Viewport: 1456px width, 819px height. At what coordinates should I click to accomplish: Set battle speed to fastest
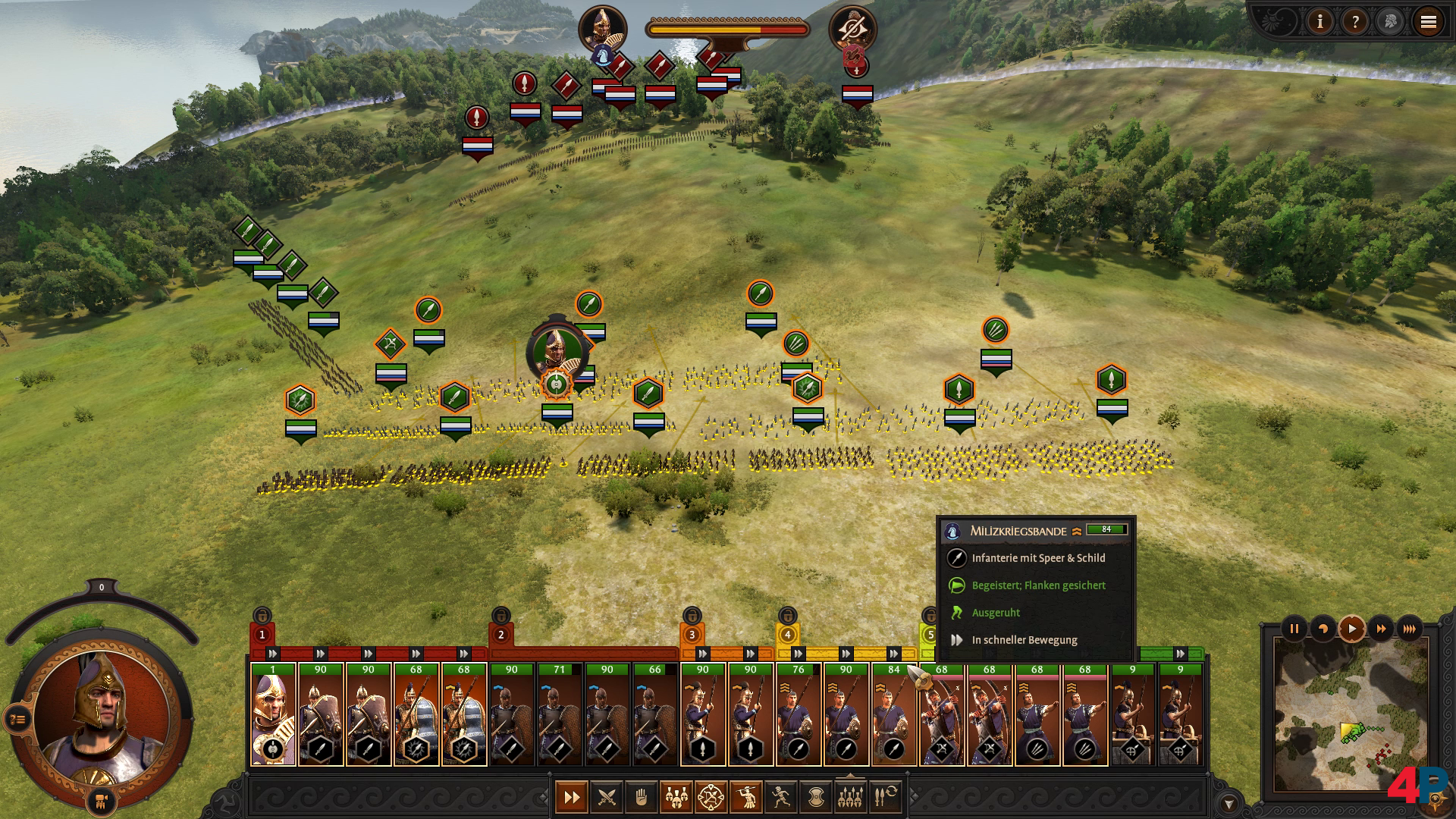(x=1410, y=629)
